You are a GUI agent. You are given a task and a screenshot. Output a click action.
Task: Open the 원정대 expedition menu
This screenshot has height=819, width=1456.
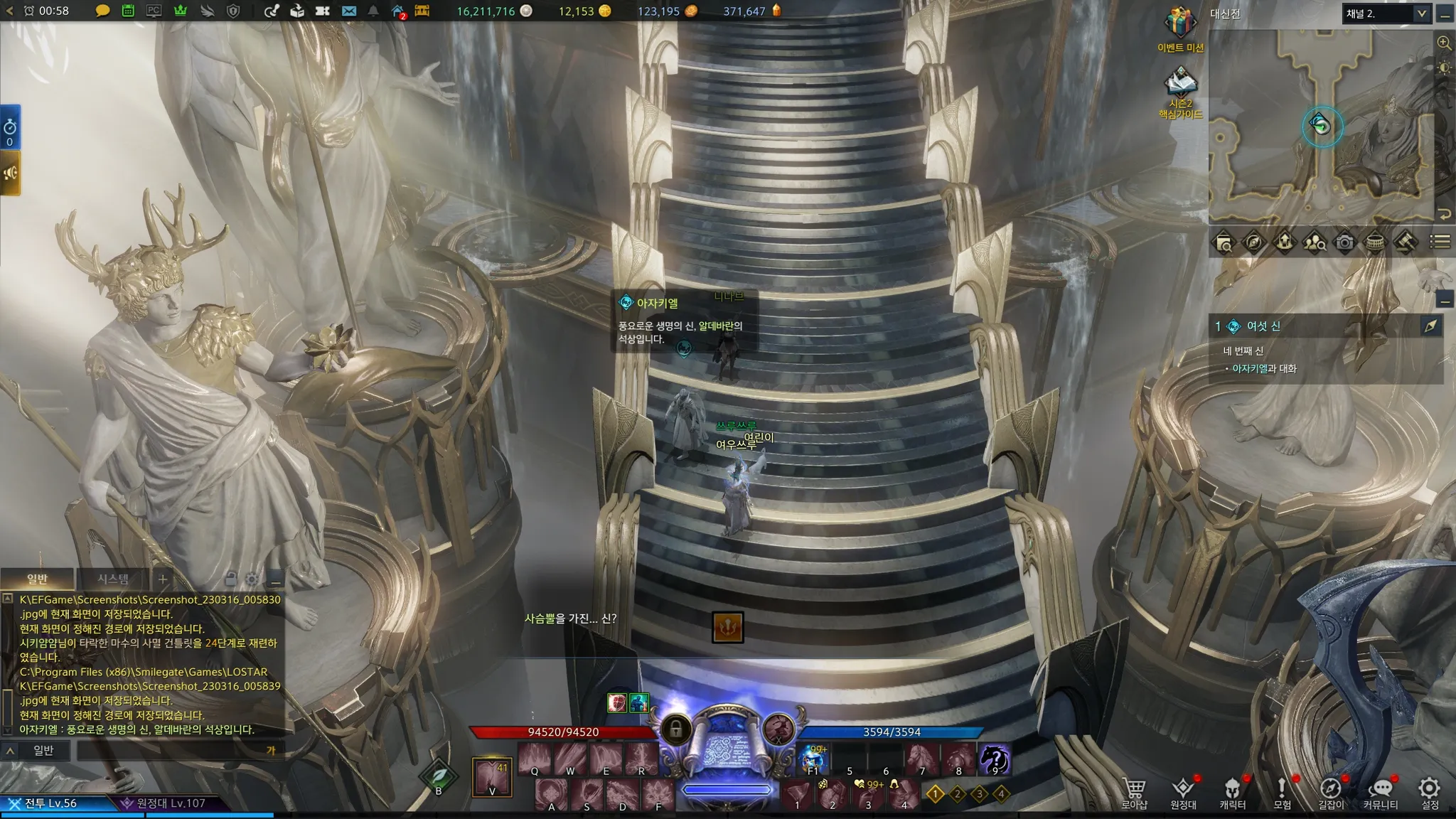(1183, 792)
